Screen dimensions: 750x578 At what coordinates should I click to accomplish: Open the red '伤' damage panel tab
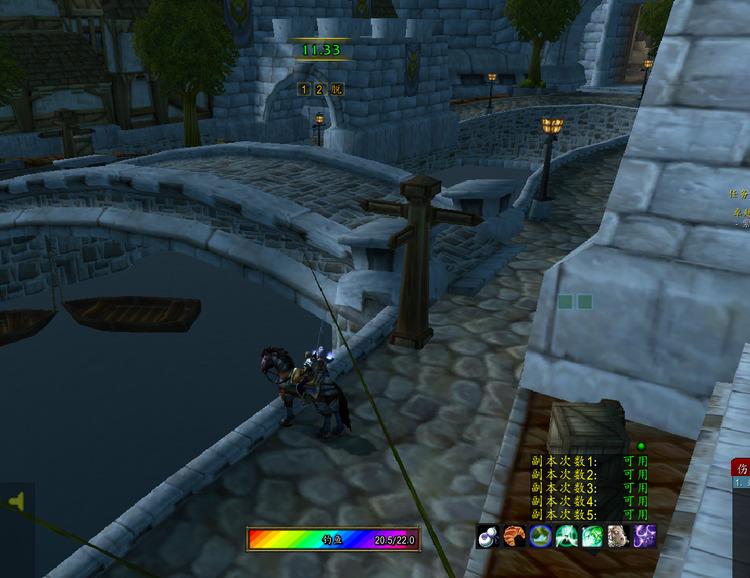[742, 468]
